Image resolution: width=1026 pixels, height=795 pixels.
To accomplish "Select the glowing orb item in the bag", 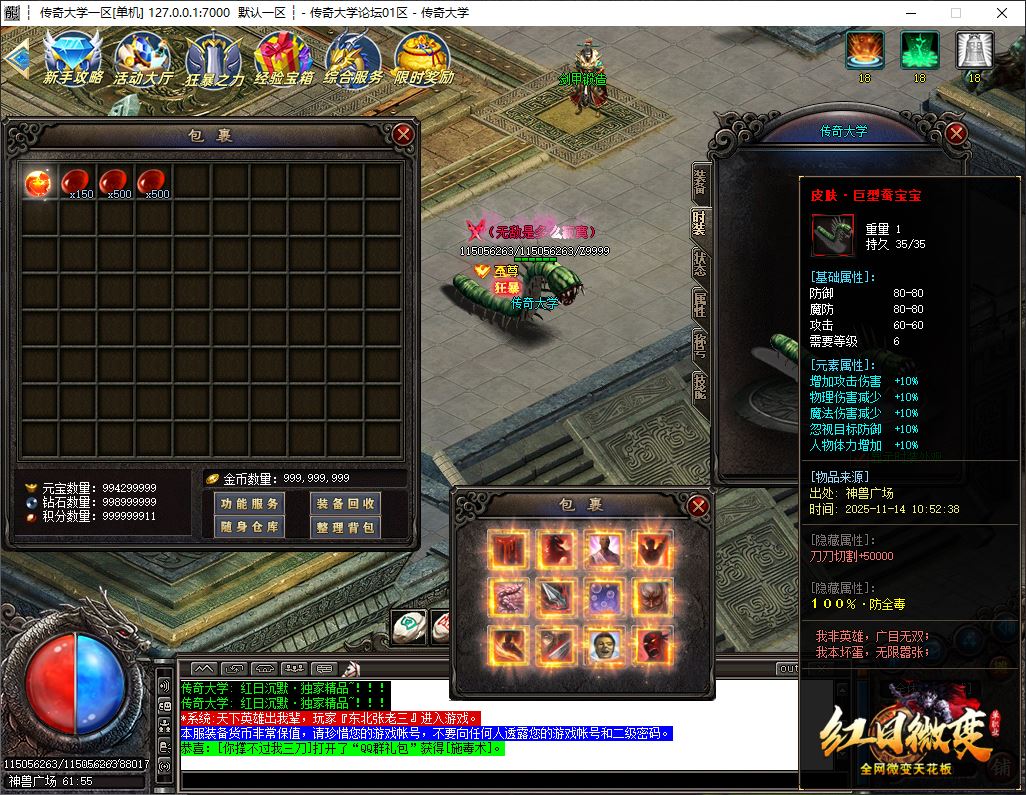I will pyautogui.click(x=40, y=182).
